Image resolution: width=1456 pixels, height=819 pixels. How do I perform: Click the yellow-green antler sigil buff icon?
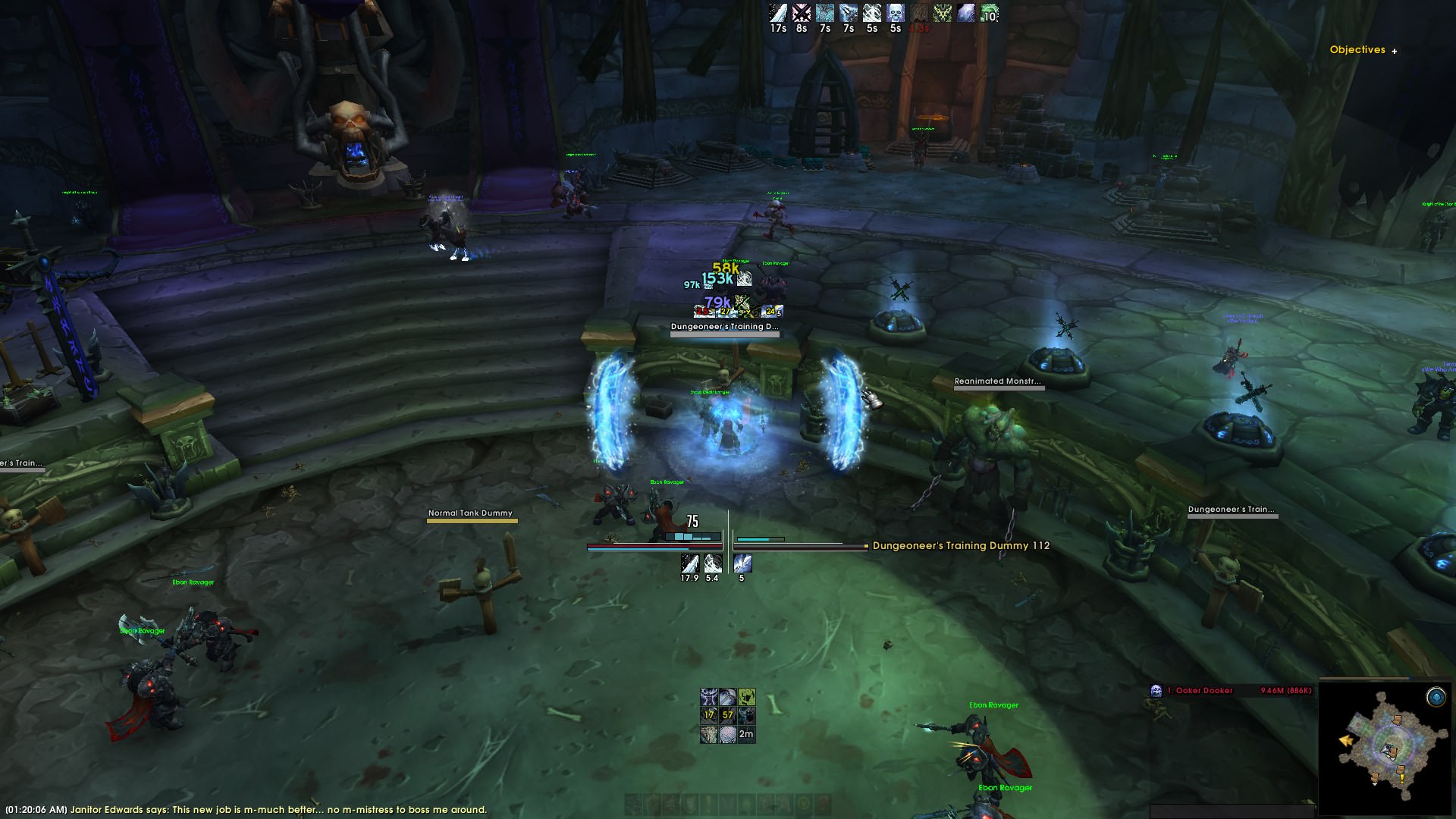tap(943, 14)
